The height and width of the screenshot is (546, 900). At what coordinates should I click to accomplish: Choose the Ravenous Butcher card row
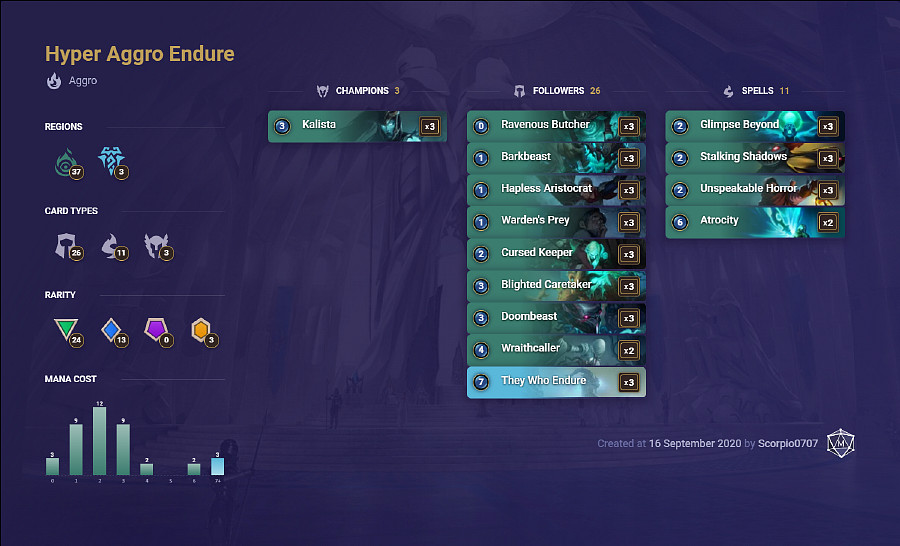click(x=555, y=126)
